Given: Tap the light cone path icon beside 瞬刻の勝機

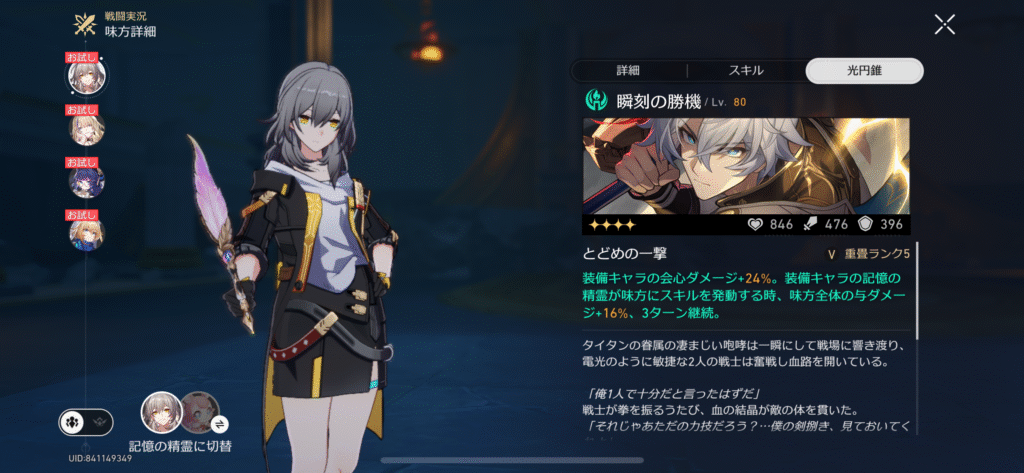Looking at the screenshot, I should (597, 100).
